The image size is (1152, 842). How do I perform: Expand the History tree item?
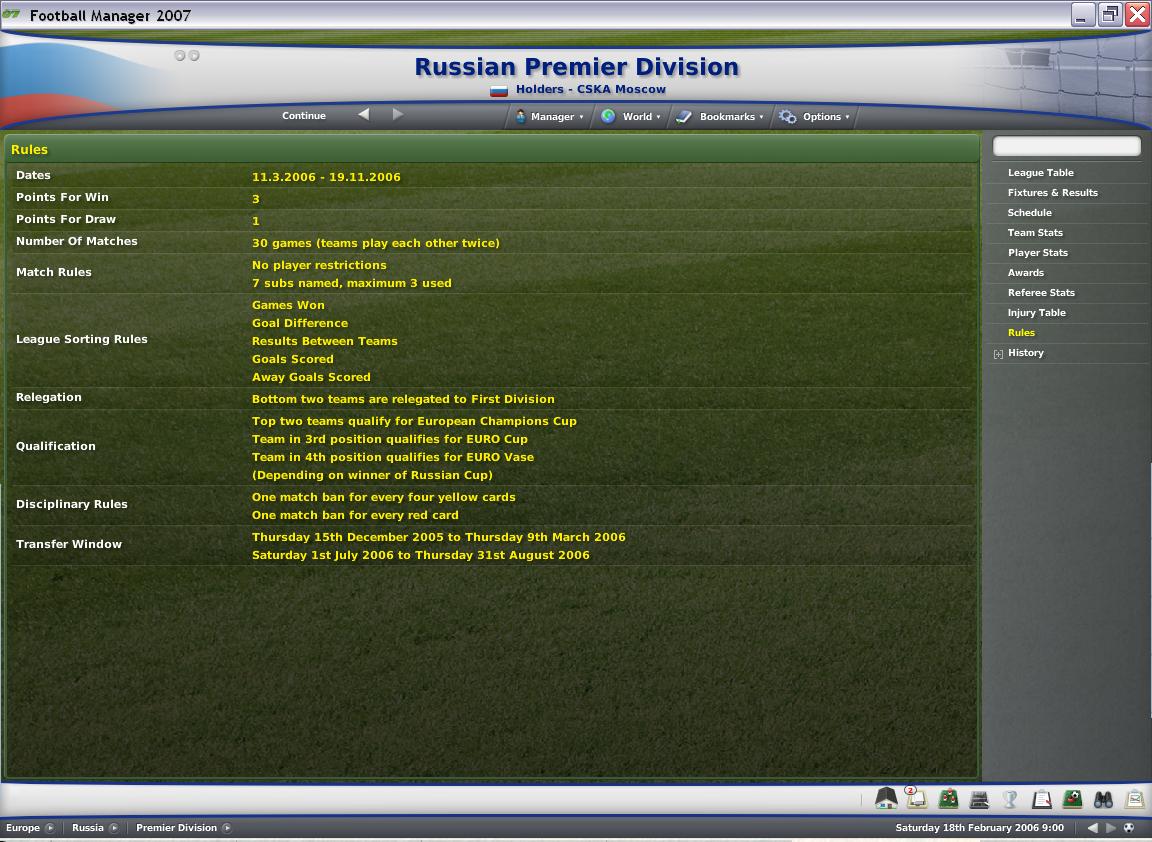(998, 354)
